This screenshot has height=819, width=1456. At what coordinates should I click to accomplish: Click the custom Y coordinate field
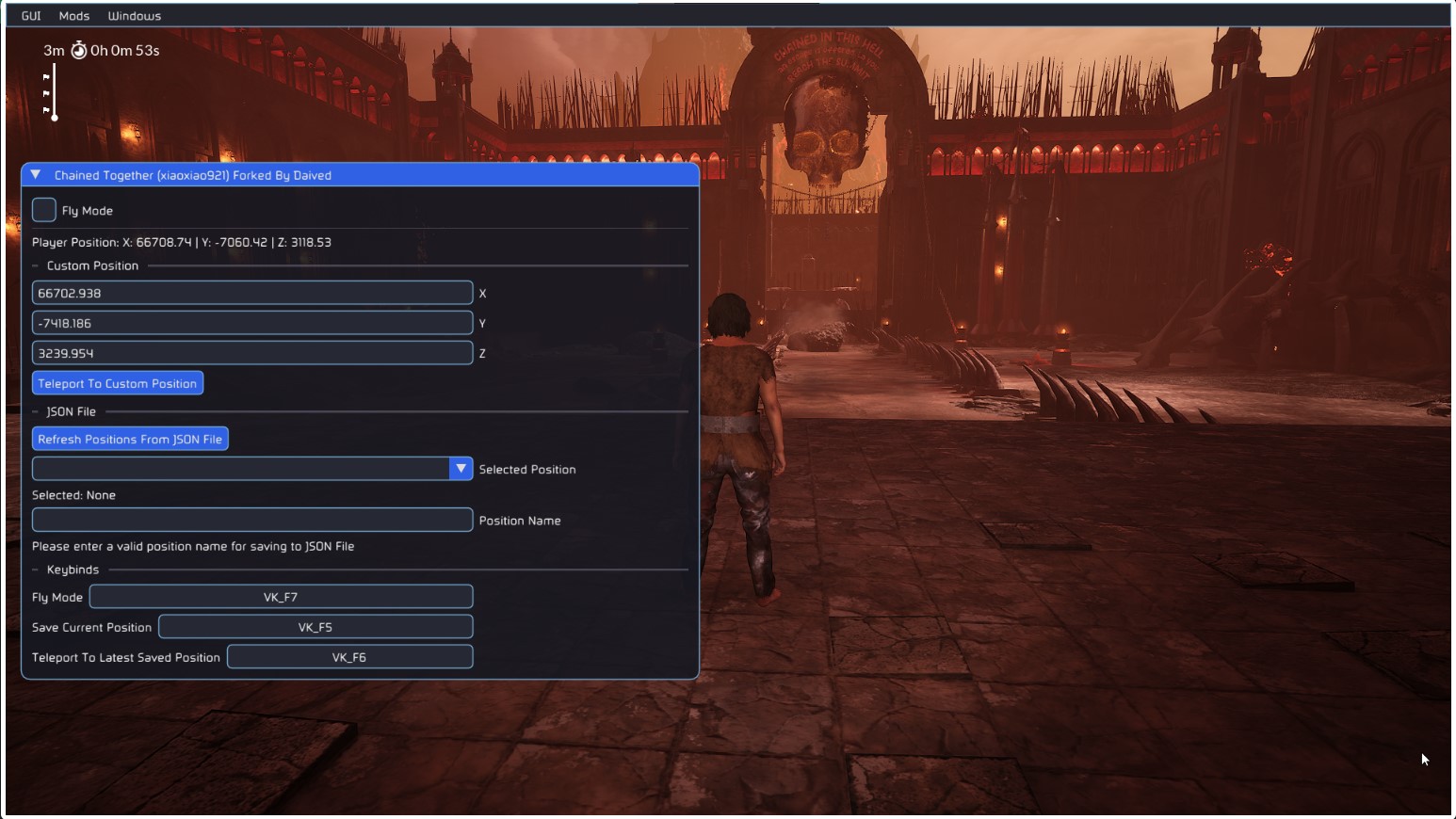[251, 323]
